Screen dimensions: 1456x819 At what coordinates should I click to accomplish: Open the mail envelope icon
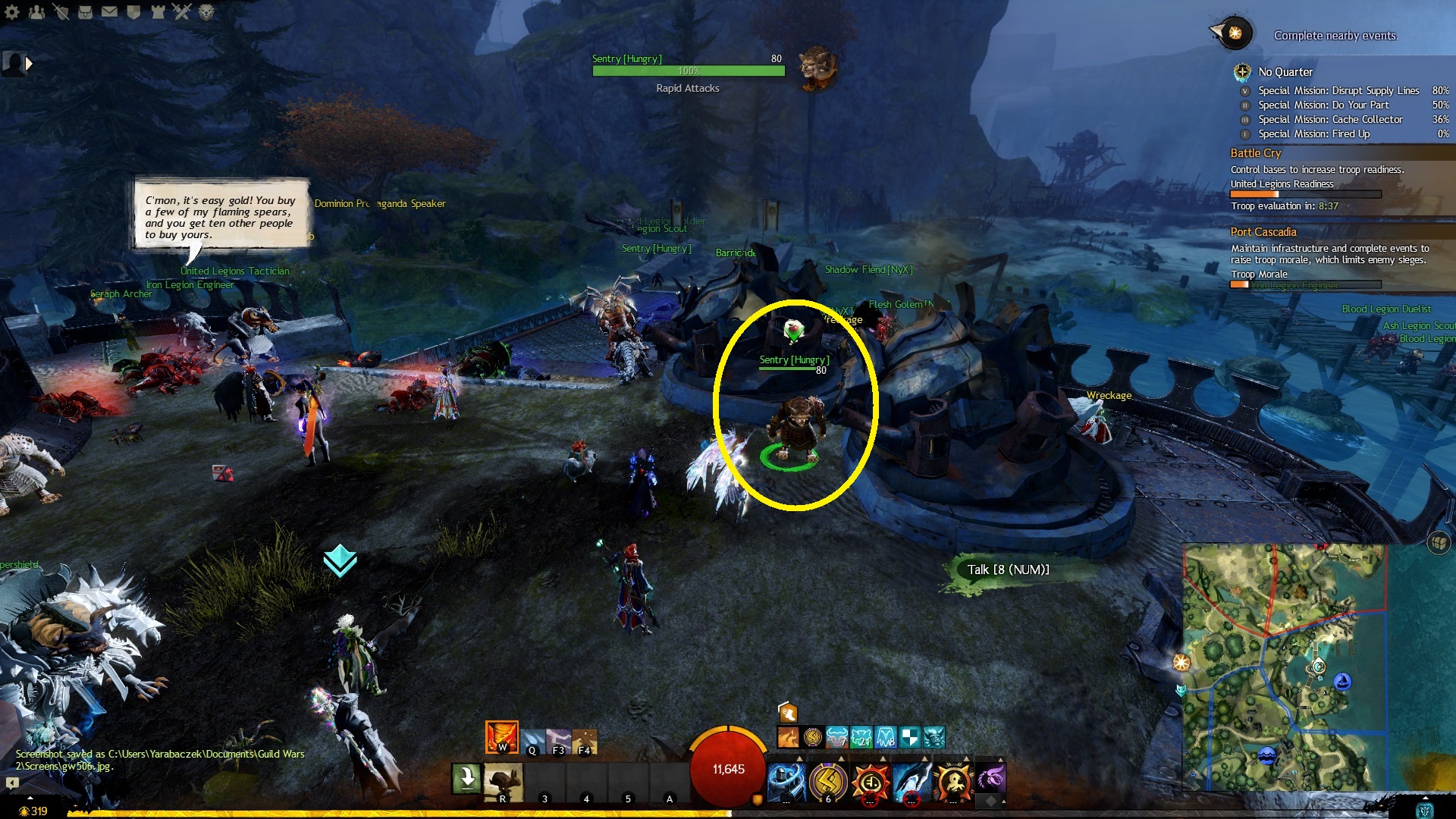pyautogui.click(x=109, y=11)
